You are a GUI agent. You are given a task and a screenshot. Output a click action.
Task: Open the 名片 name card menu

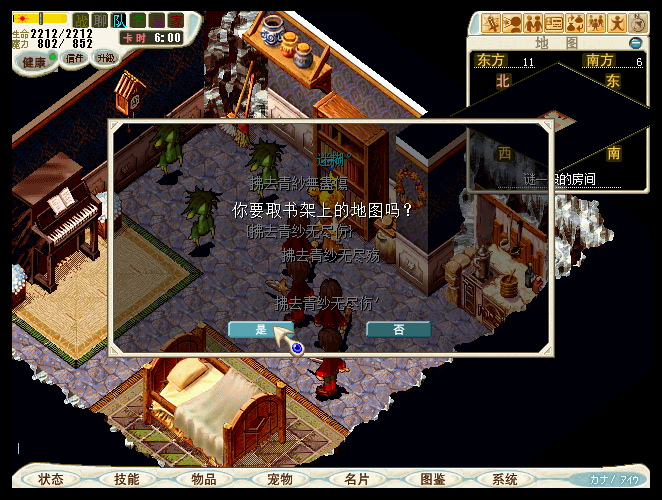click(x=356, y=479)
